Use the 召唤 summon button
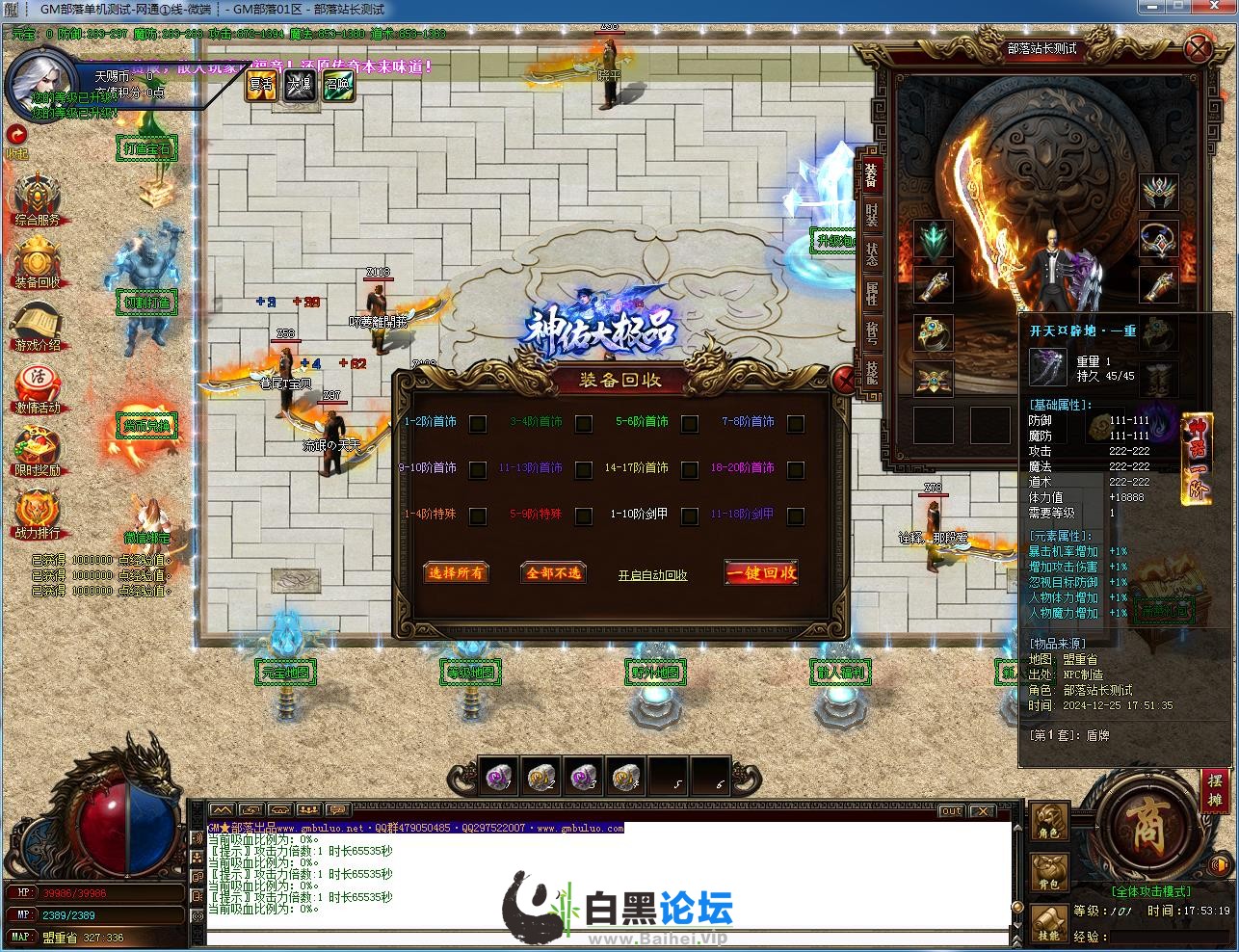This screenshot has width=1239, height=952. click(337, 85)
